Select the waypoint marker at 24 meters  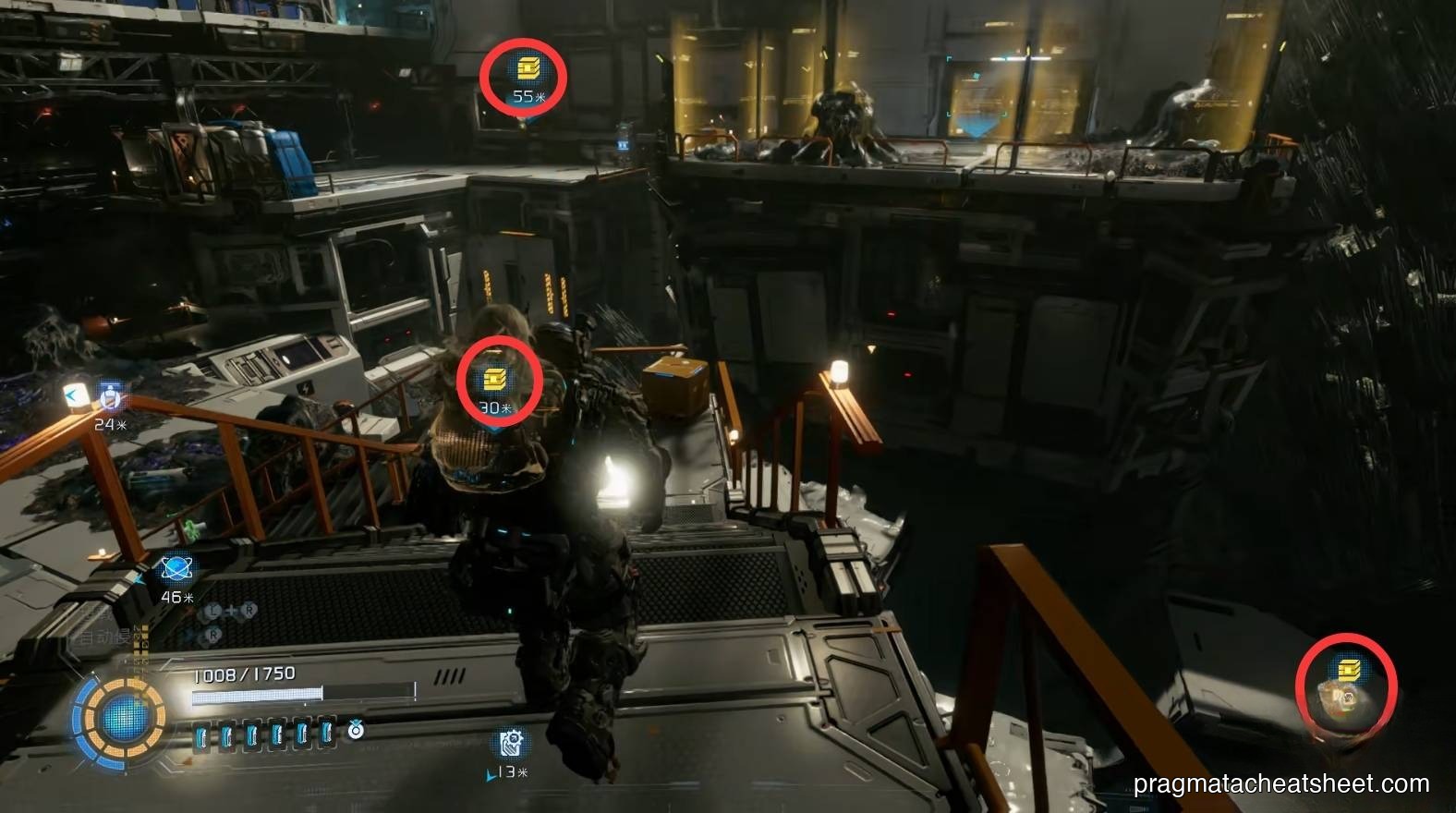point(112,398)
